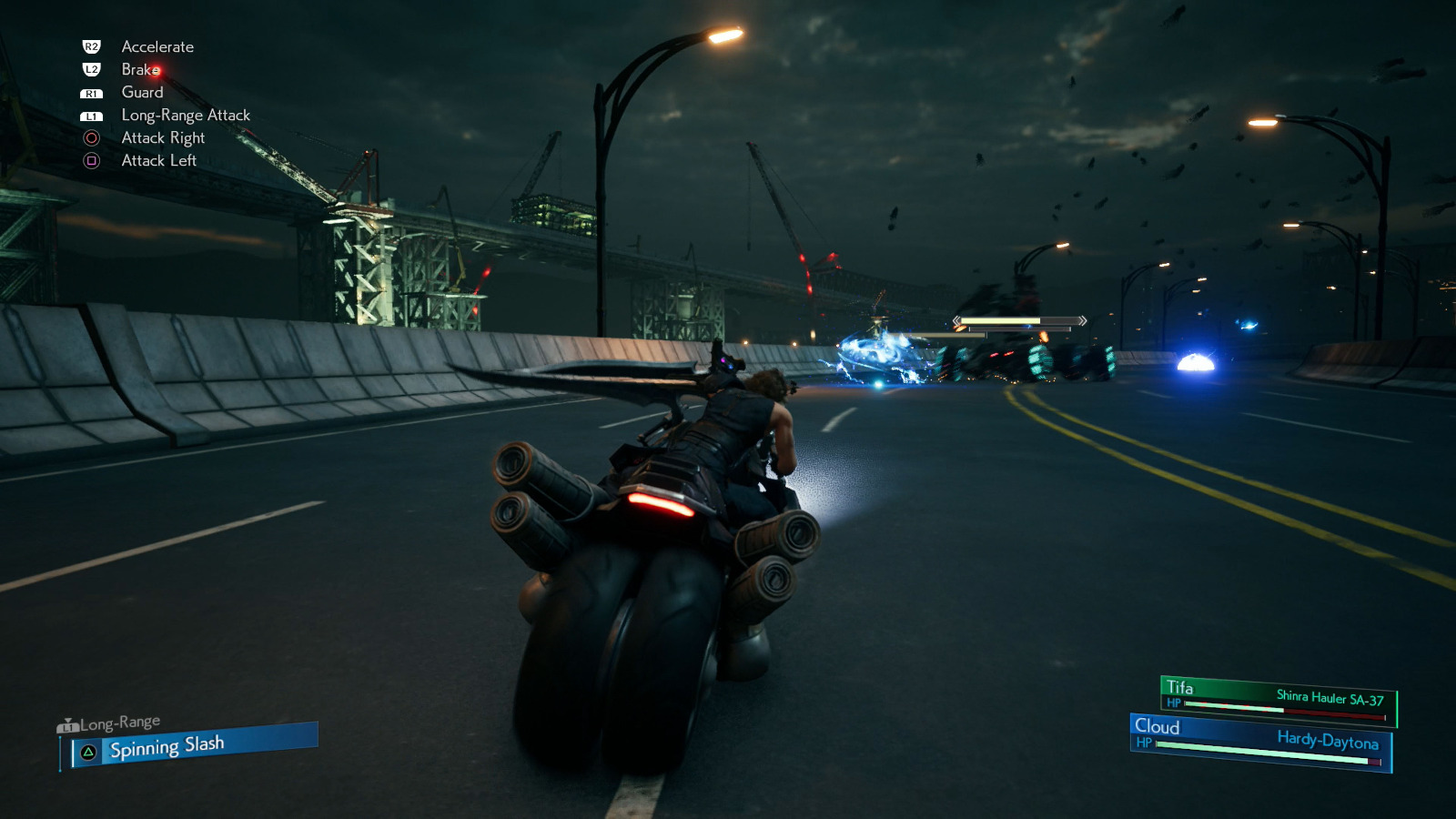Enable Guard from the control list

coord(142,92)
